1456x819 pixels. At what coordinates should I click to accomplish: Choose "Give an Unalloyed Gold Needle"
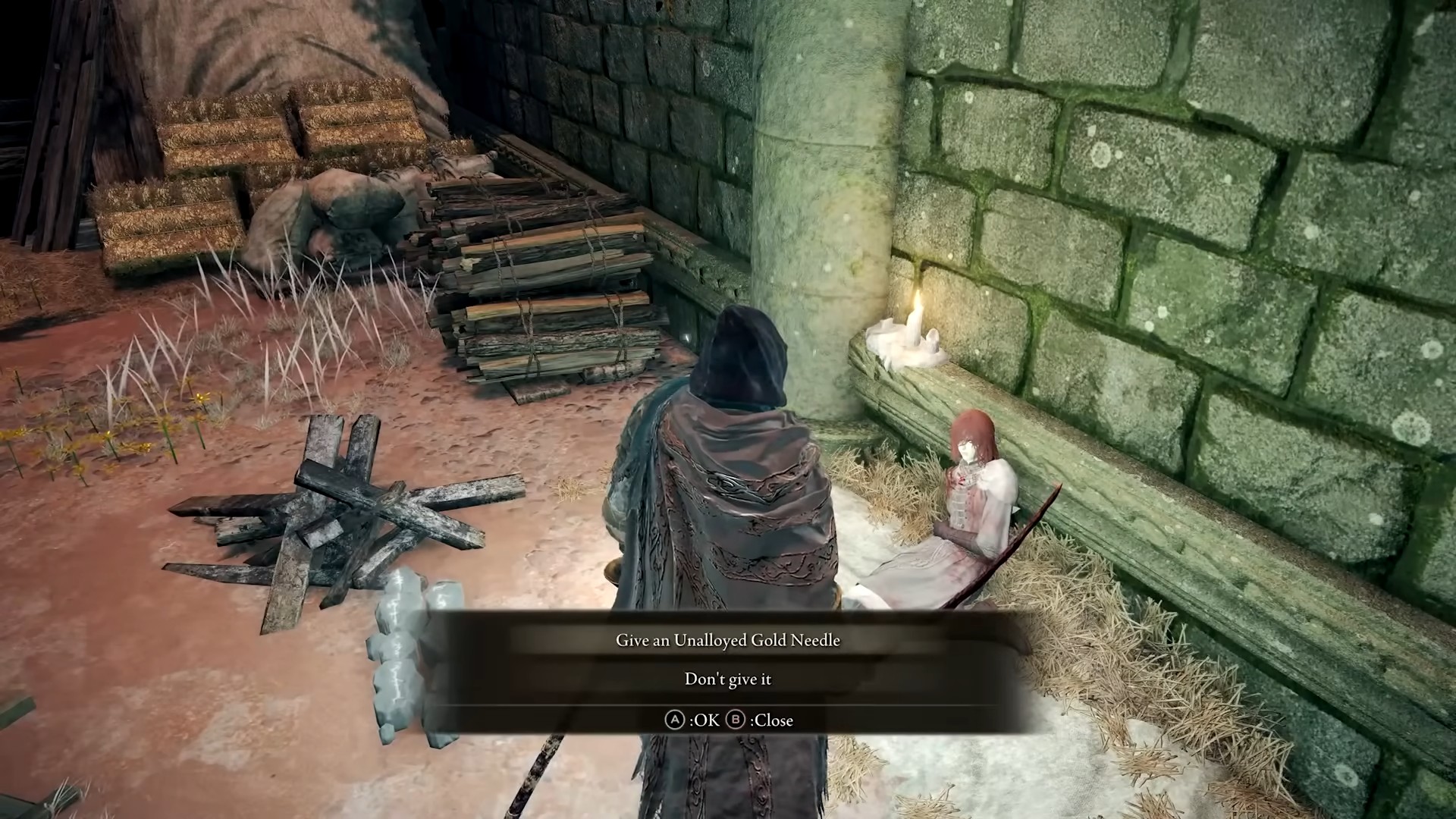(x=727, y=640)
